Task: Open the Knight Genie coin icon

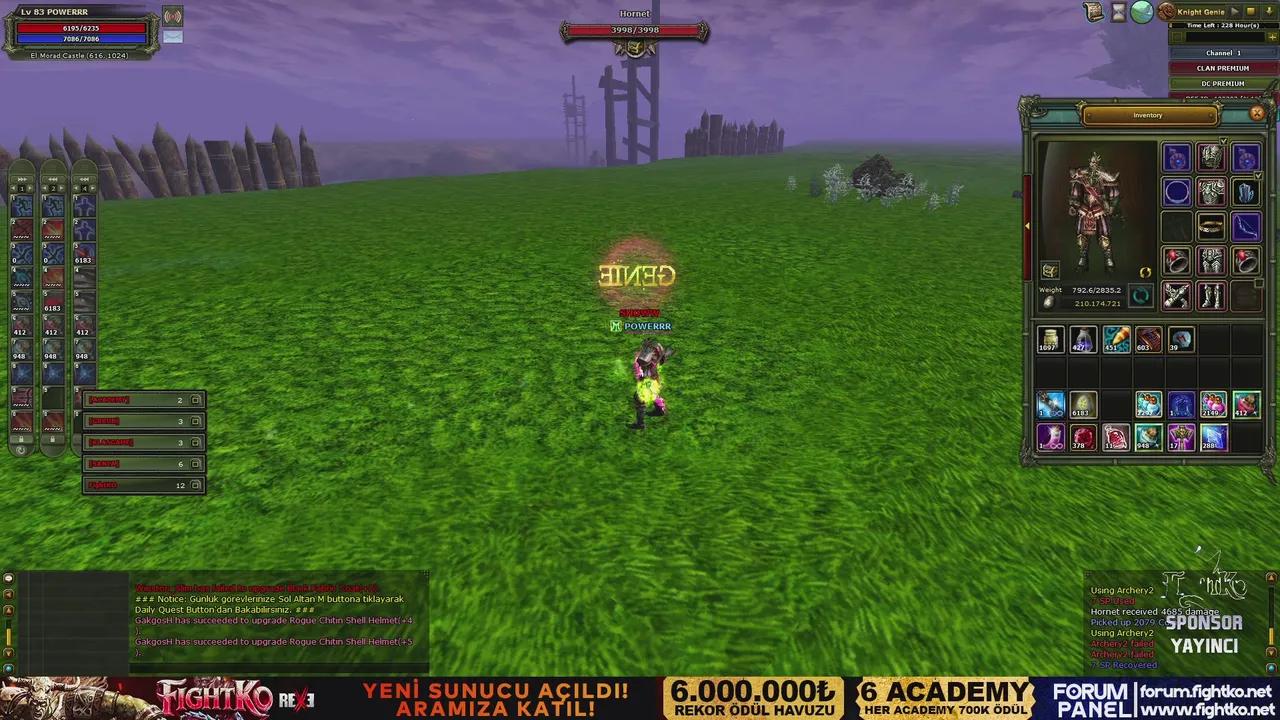Action: [x=1166, y=12]
